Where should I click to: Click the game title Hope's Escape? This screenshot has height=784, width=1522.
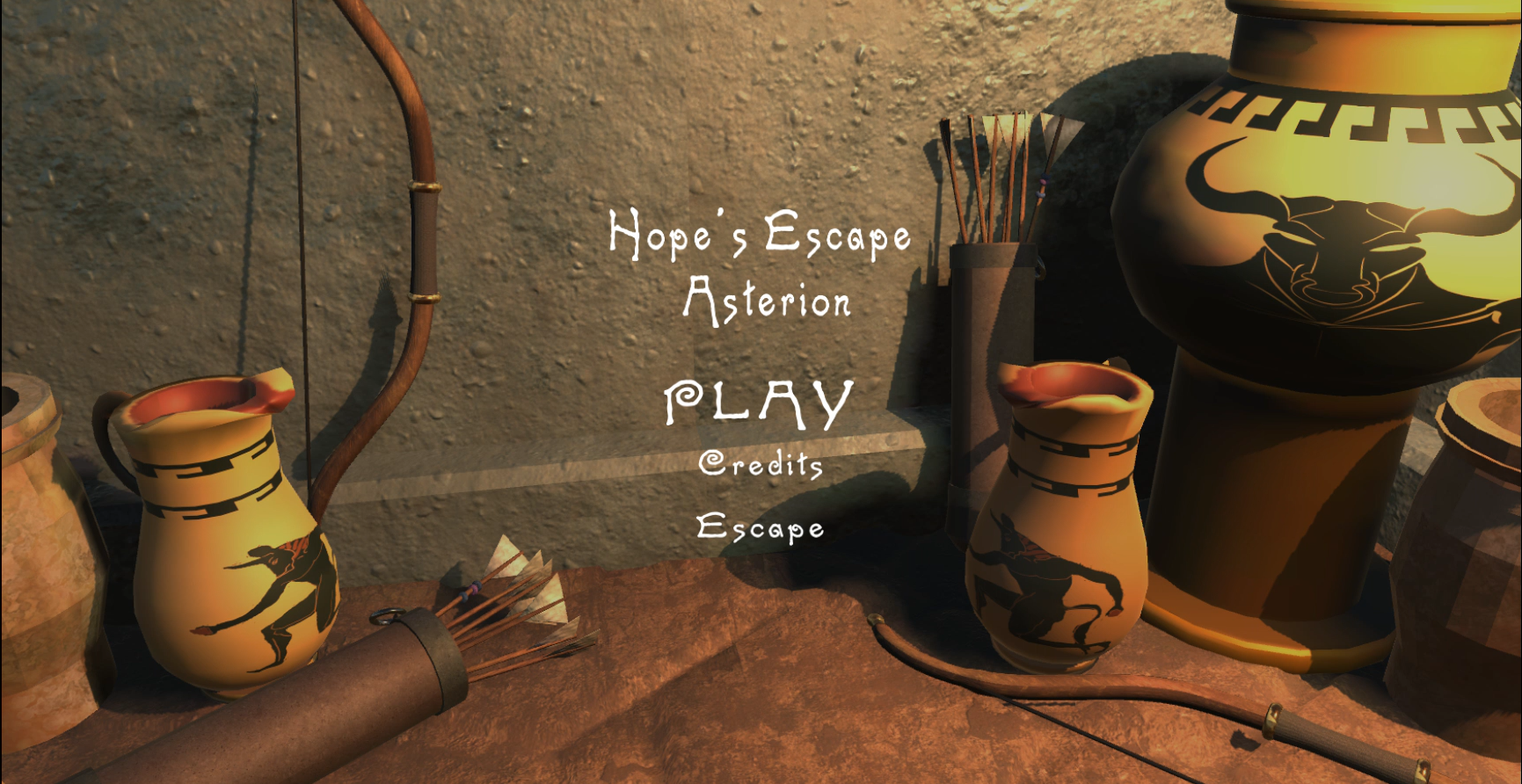point(758,235)
